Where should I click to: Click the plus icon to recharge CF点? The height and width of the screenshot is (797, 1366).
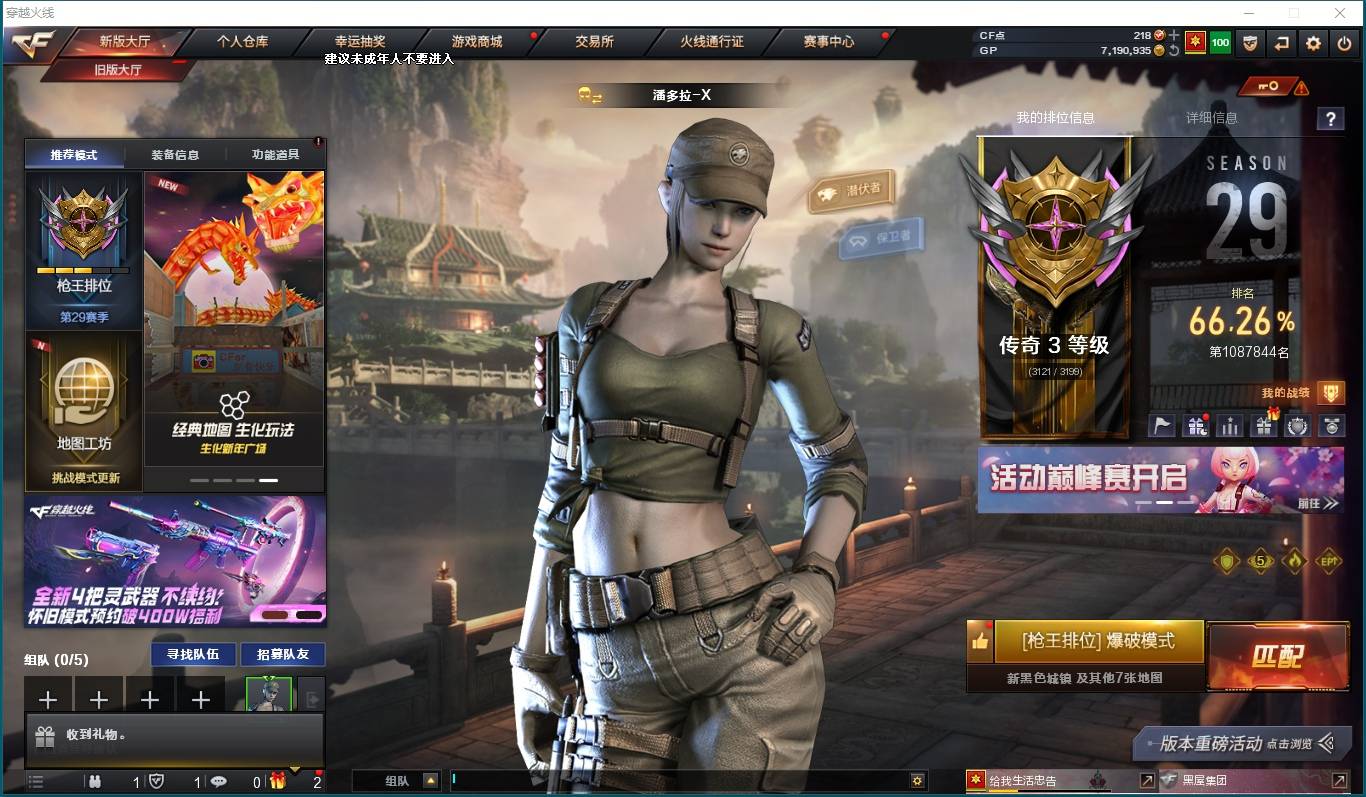click(x=1173, y=34)
